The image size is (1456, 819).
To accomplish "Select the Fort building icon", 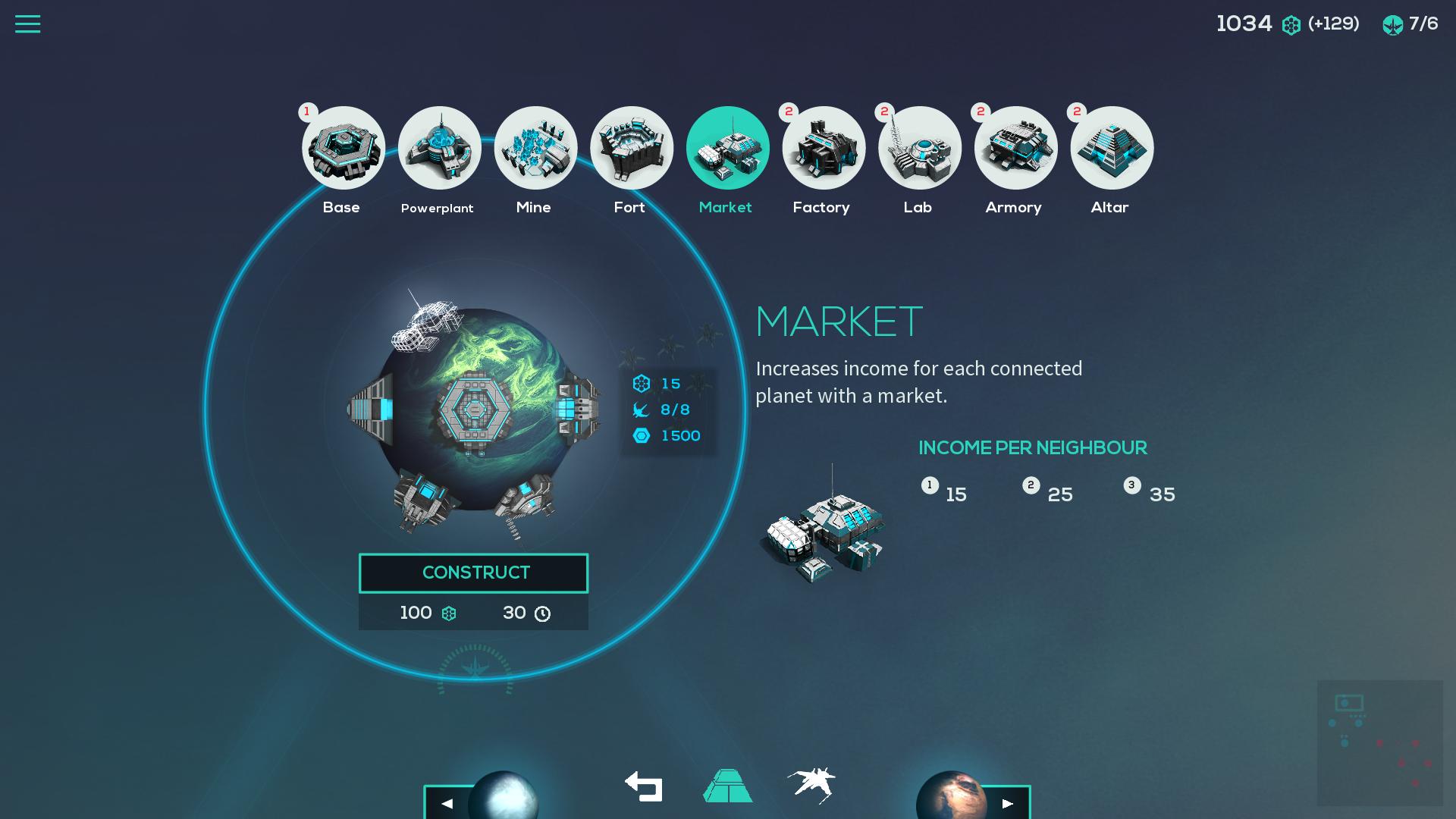I will point(631,148).
